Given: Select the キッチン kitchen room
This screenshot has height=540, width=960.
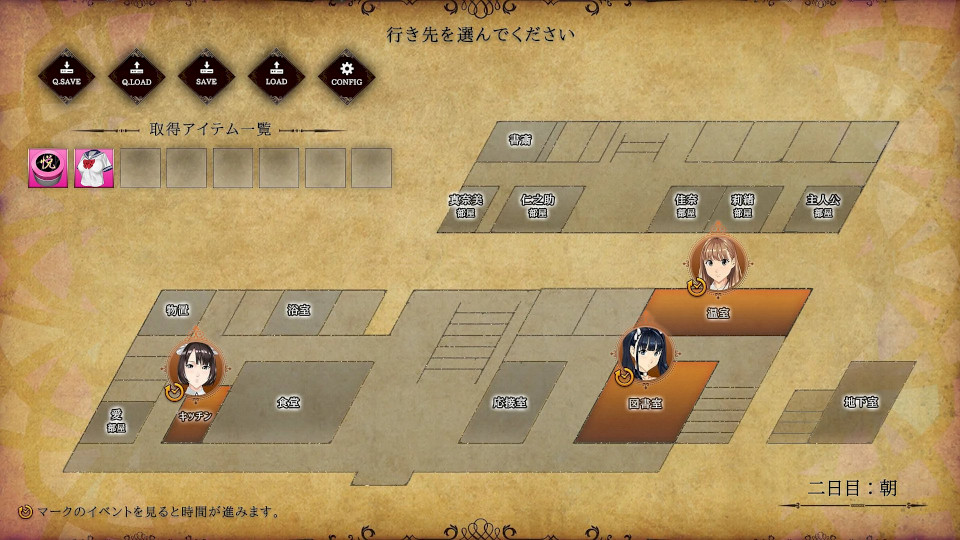Looking at the screenshot, I should tap(196, 413).
